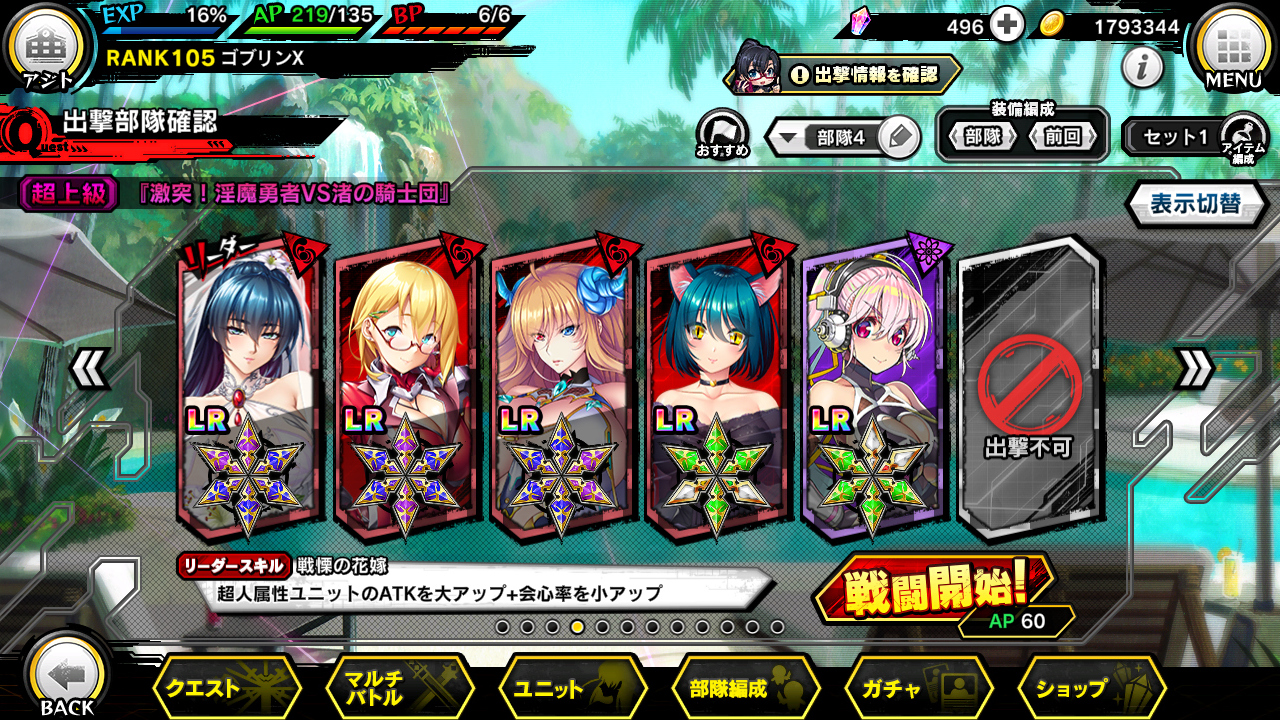Switch to next squad with right arrow
The width and height of the screenshot is (1280, 720).
tap(1192, 369)
